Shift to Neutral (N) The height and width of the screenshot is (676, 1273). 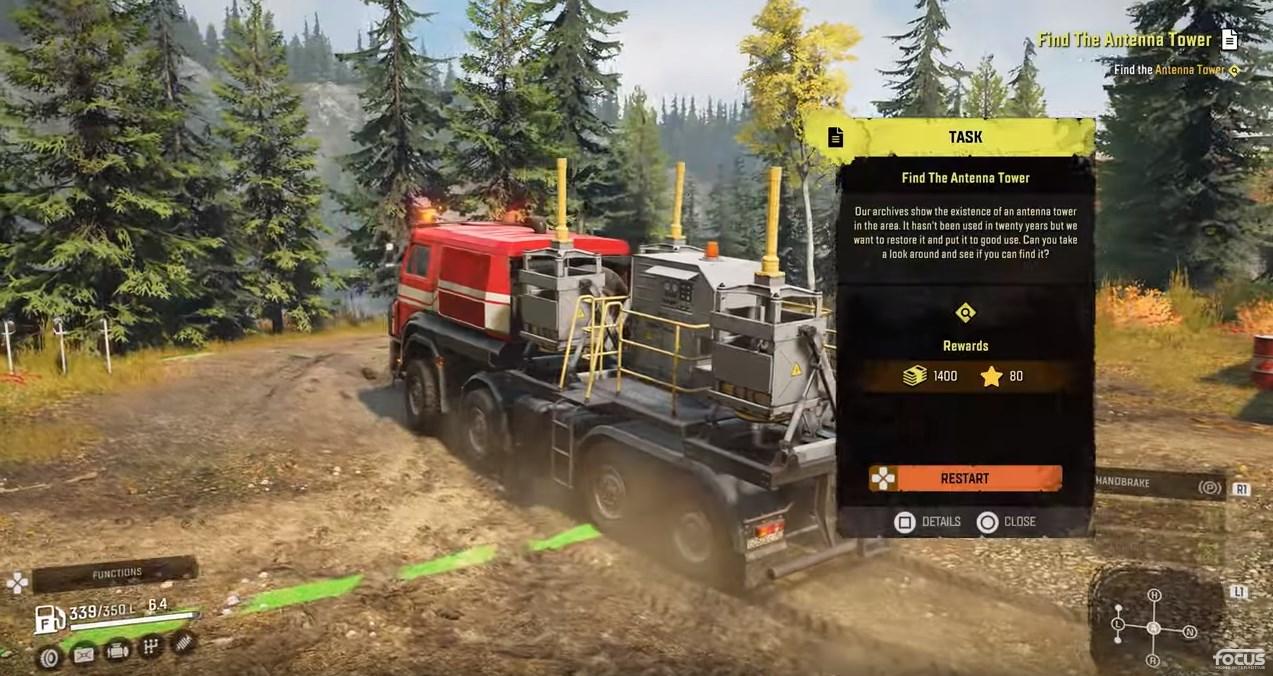(x=1190, y=631)
